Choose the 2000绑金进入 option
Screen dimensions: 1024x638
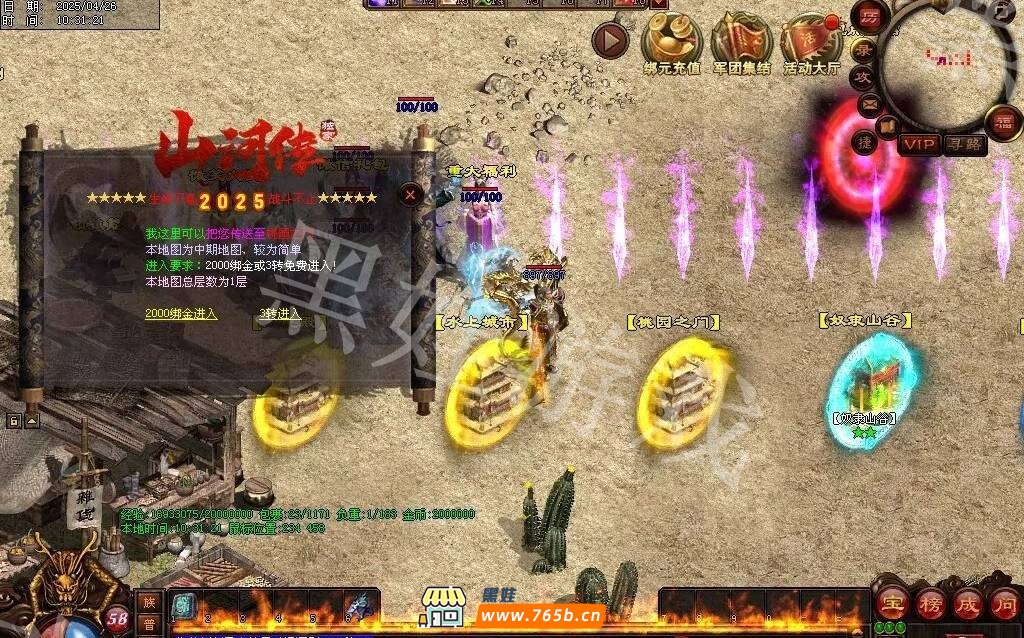(x=181, y=313)
